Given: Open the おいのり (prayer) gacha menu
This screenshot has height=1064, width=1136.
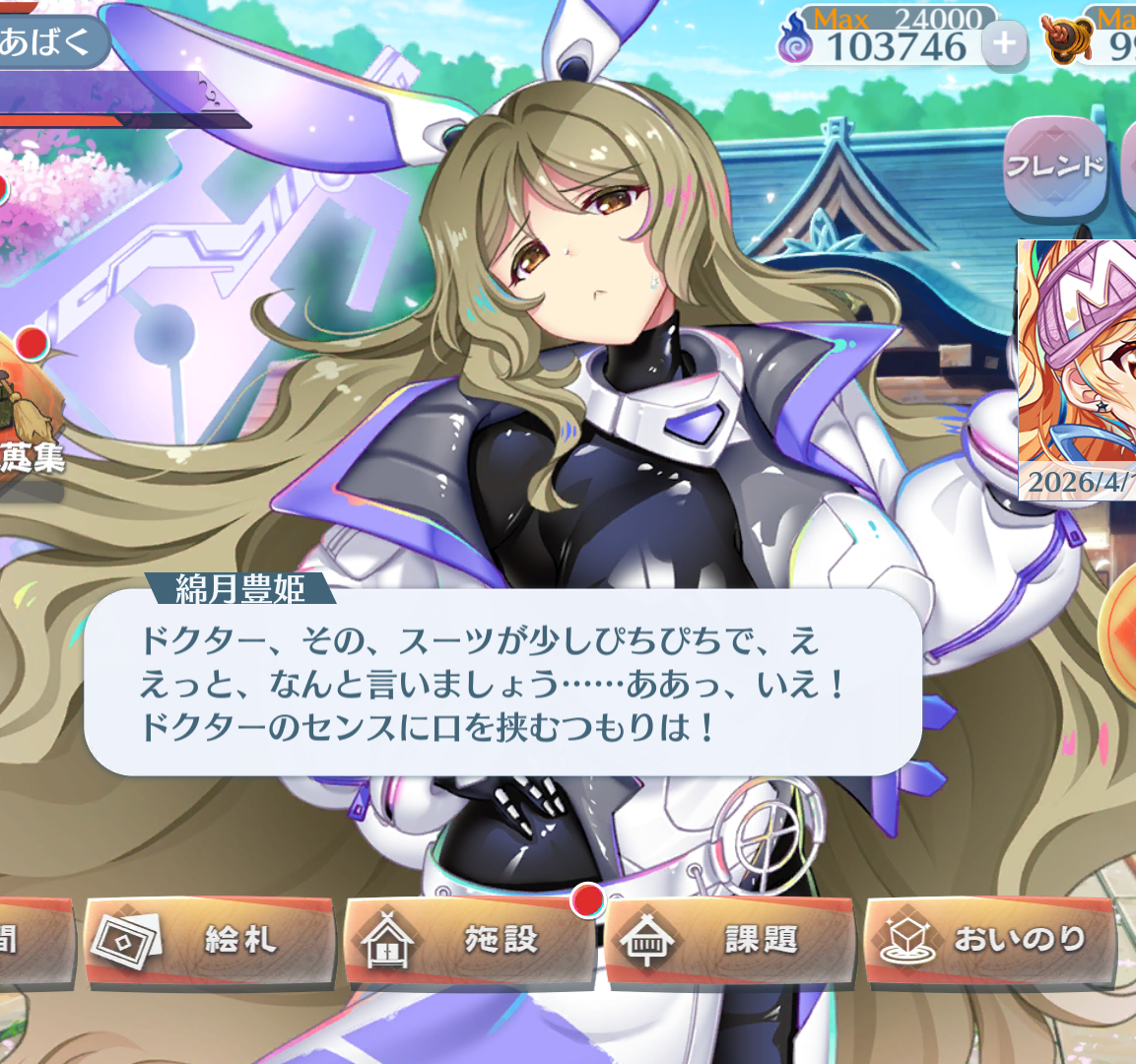Looking at the screenshot, I should pos(989,940).
